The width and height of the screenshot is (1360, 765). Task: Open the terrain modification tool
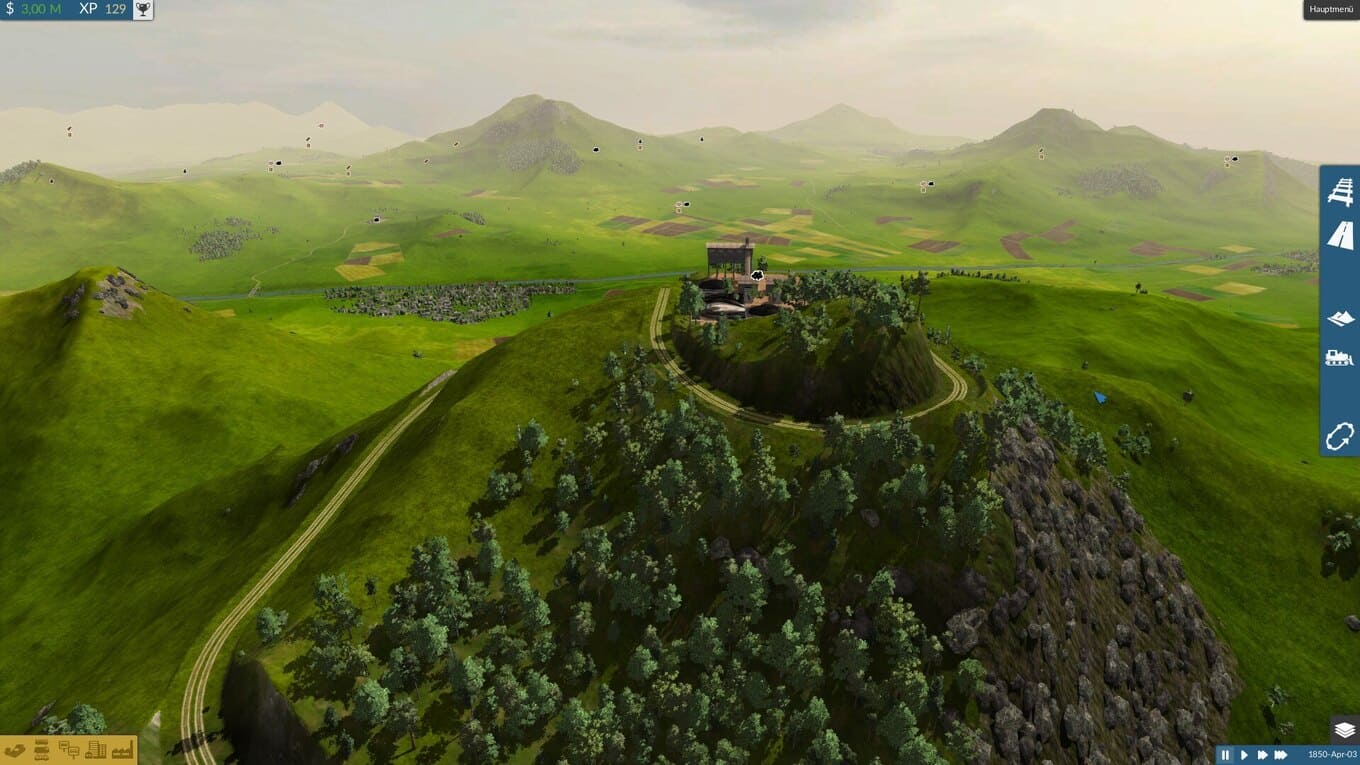(1340, 318)
